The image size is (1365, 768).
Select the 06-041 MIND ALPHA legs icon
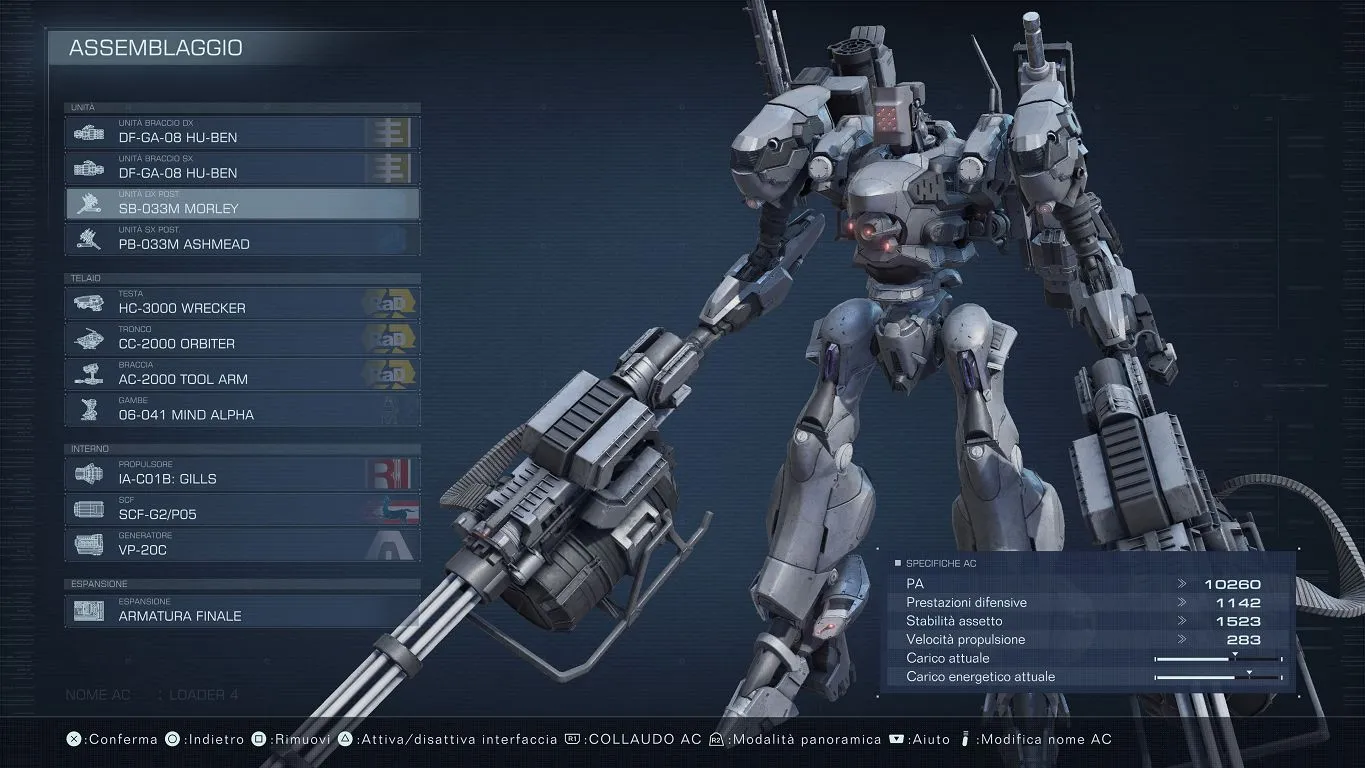point(88,408)
